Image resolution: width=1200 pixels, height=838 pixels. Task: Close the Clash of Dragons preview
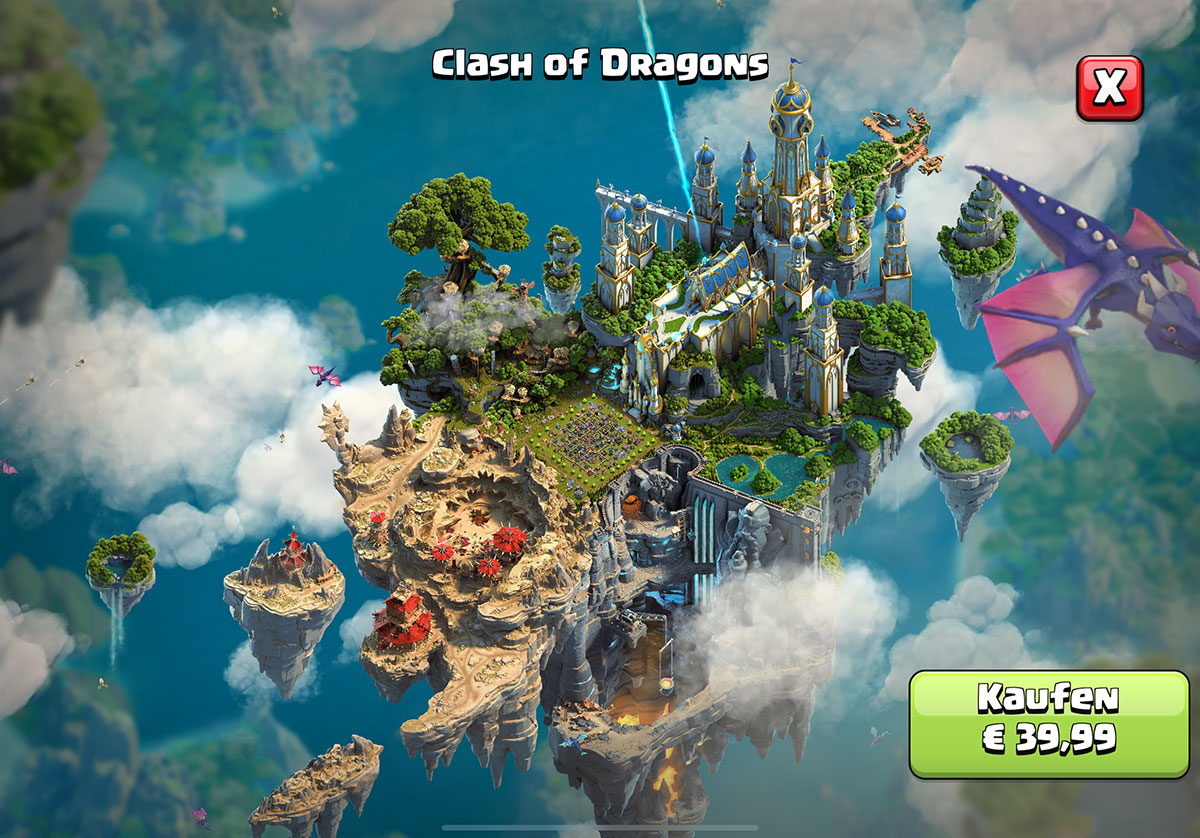click(1109, 88)
